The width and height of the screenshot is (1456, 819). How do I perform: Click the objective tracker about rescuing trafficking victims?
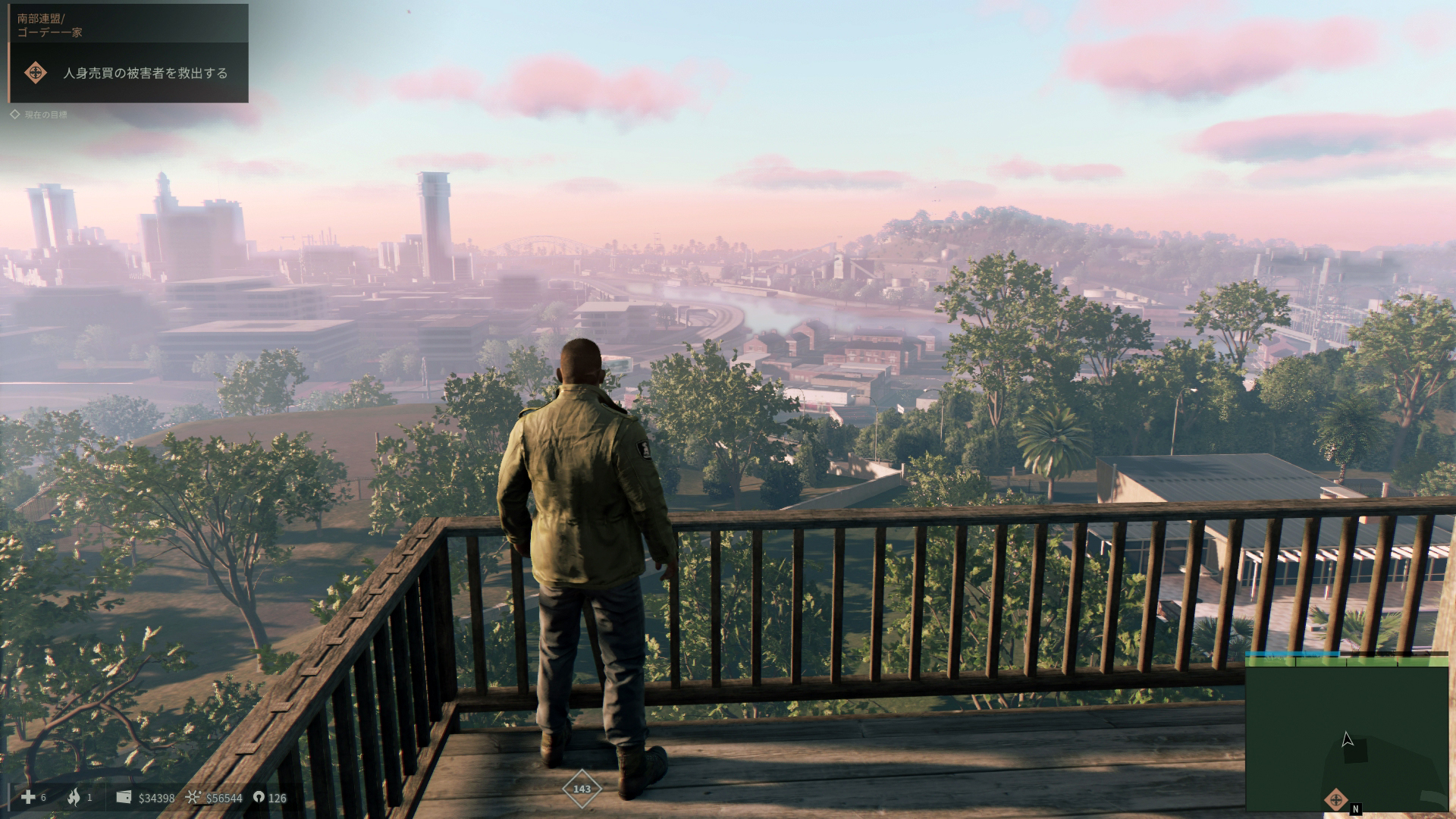(x=145, y=74)
